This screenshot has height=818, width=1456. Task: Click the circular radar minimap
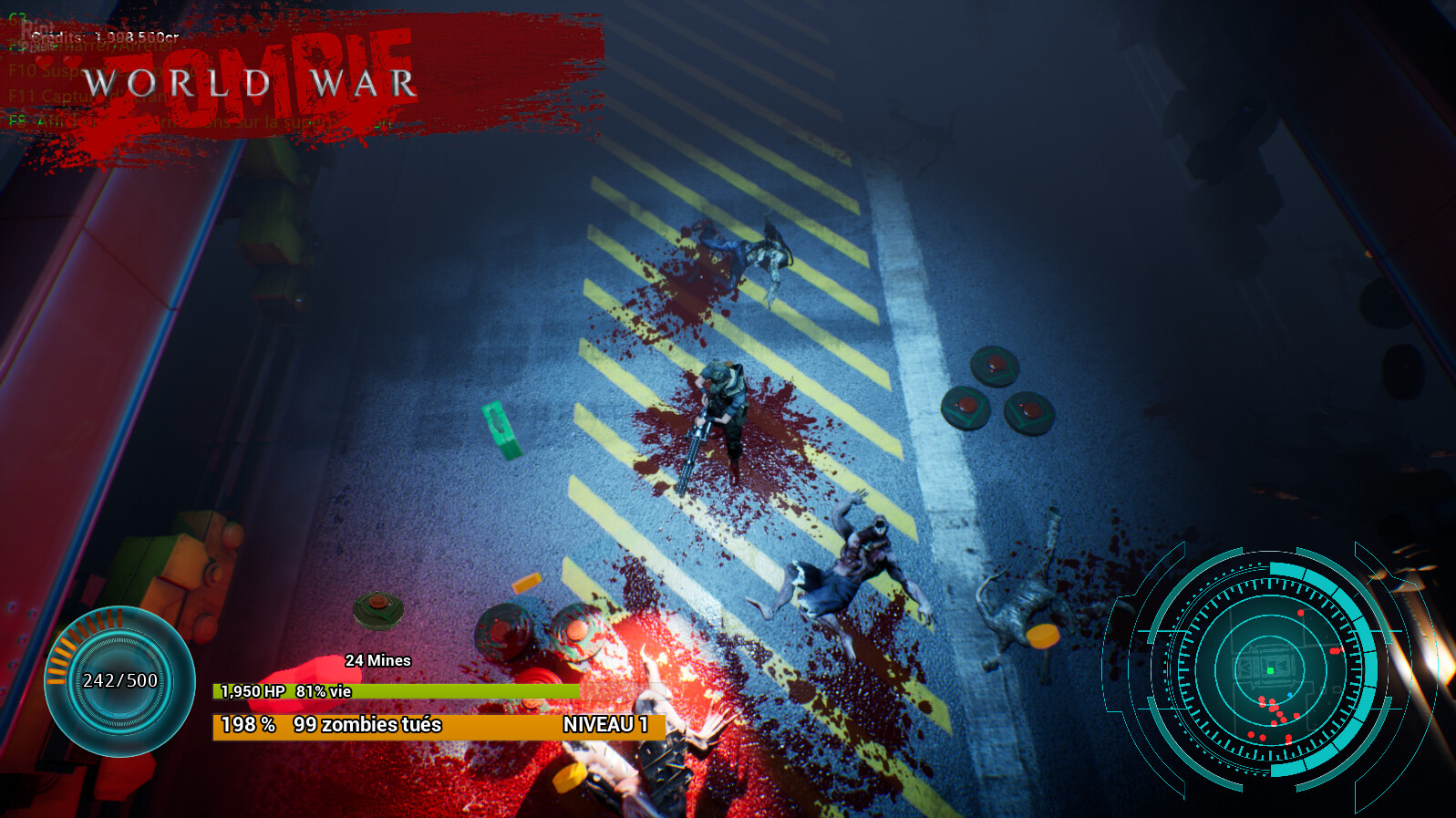click(1270, 668)
